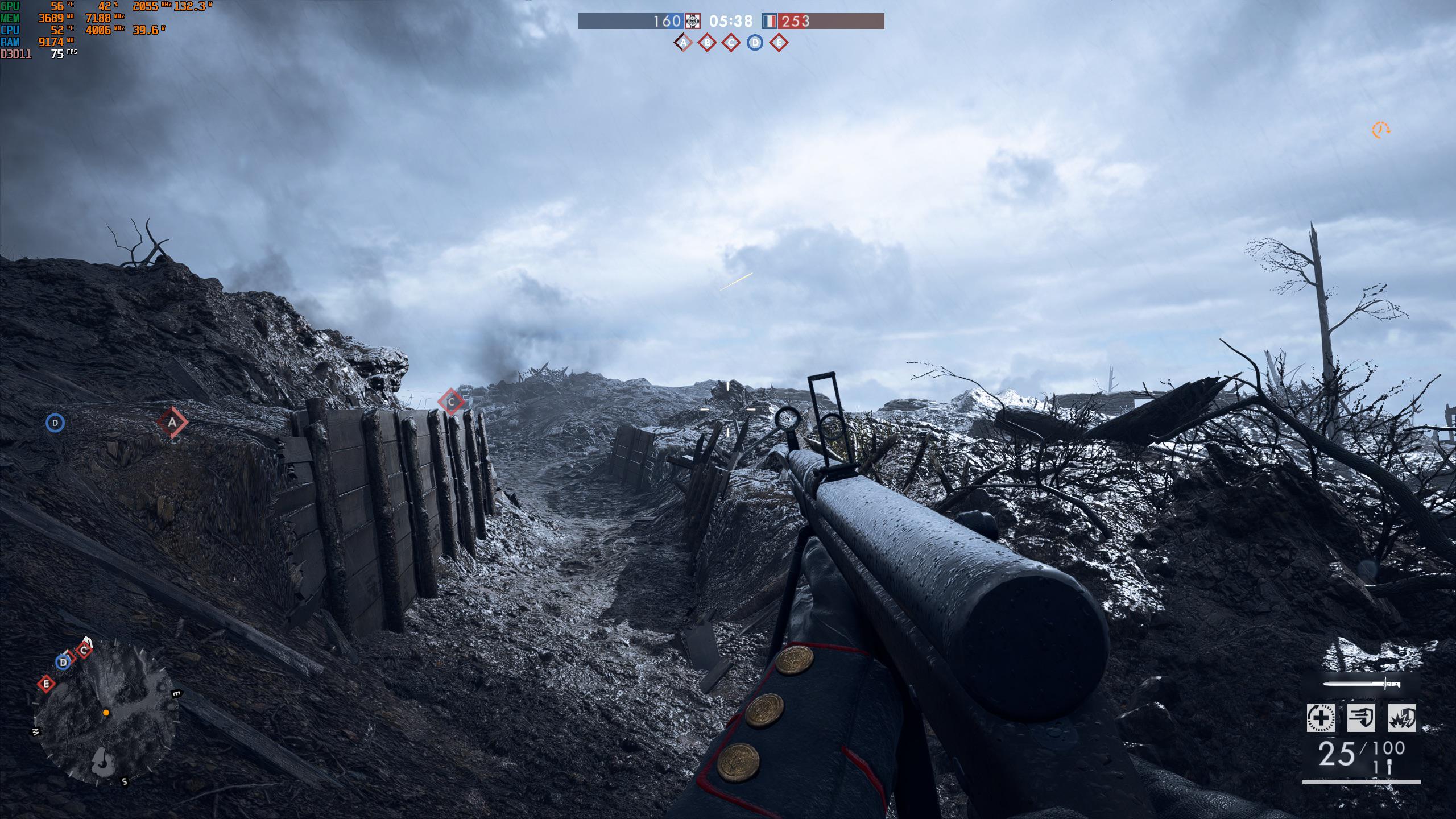Choose the blue D flag beneath the timer
1456x819 pixels.
(x=755, y=43)
